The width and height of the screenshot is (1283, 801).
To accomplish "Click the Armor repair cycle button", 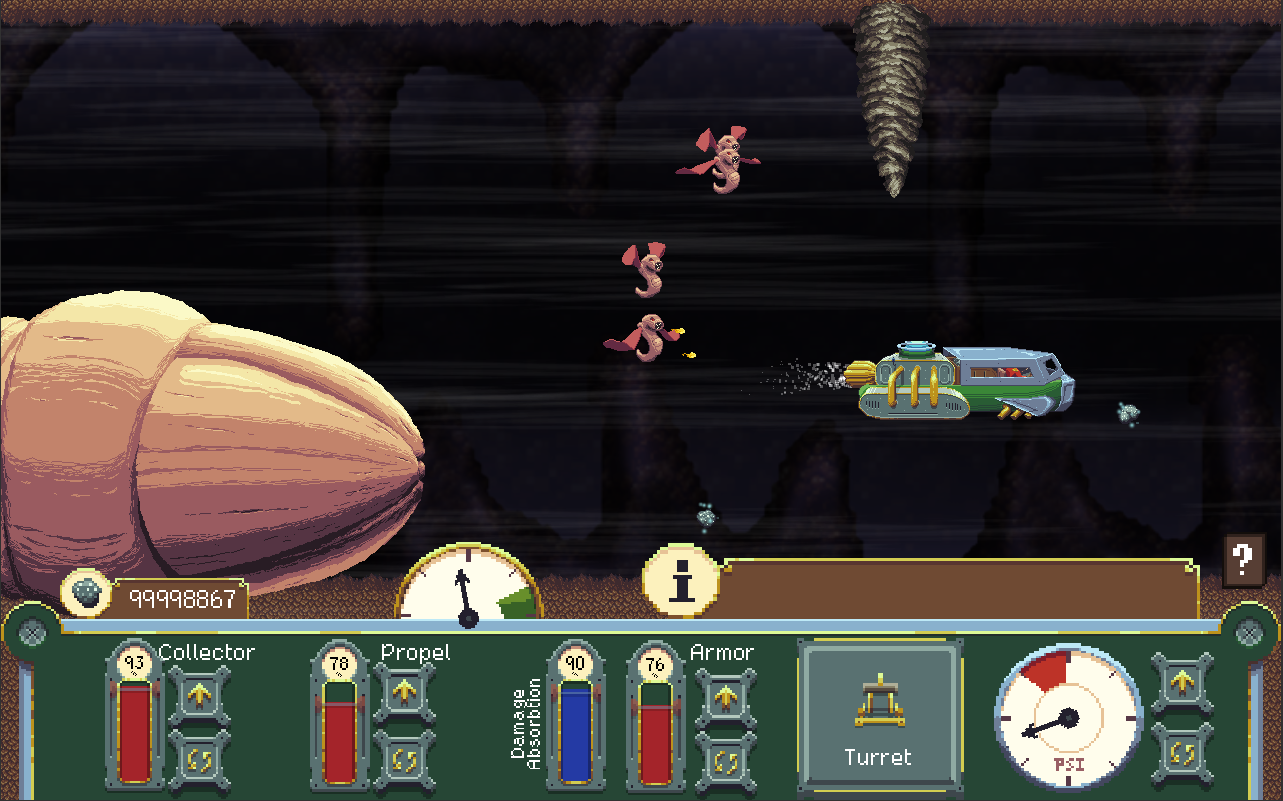I will 725,759.
